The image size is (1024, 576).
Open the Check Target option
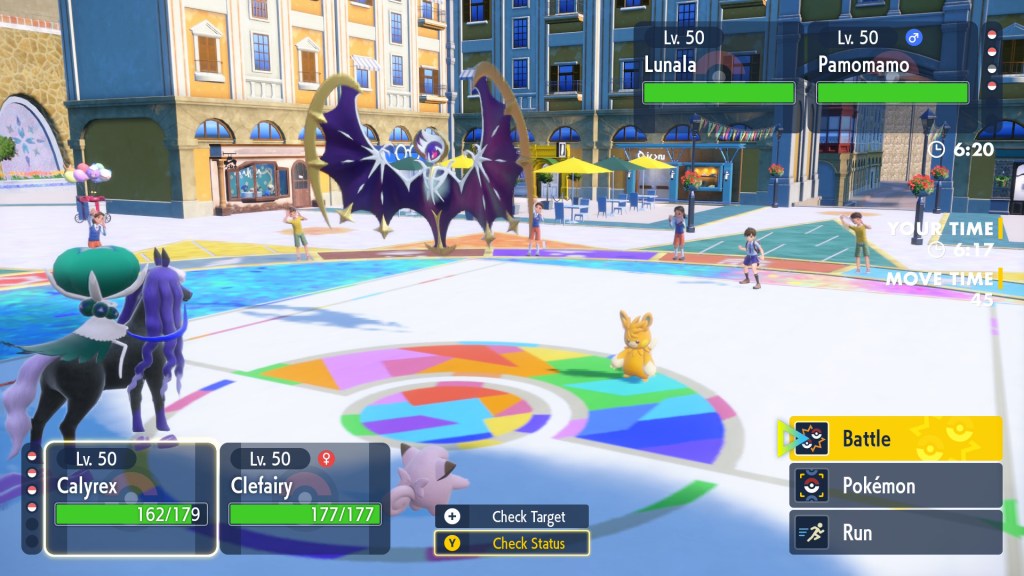[511, 517]
